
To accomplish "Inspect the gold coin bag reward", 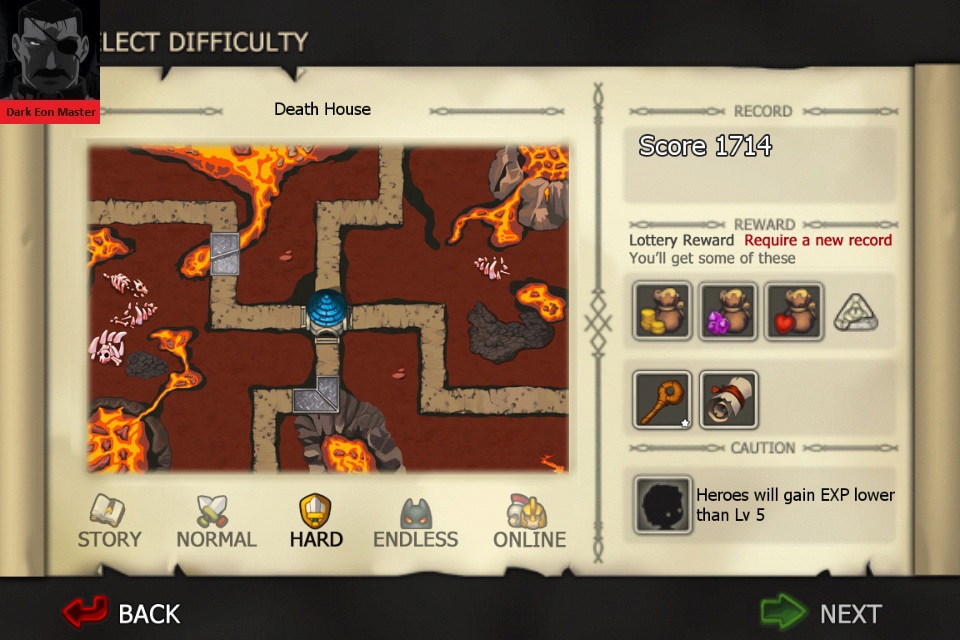I will 662,310.
